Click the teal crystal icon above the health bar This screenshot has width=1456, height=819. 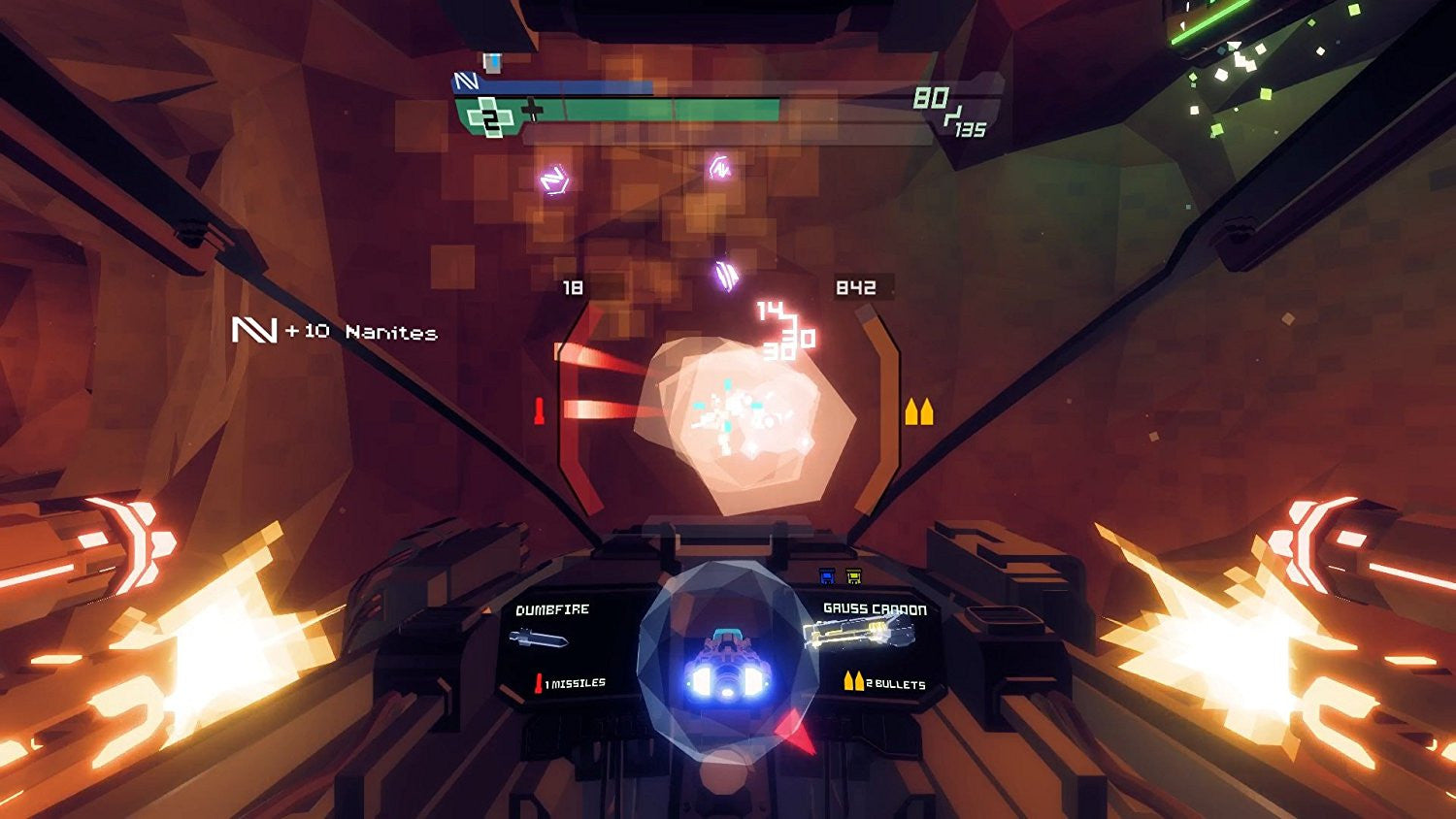pyautogui.click(x=491, y=62)
